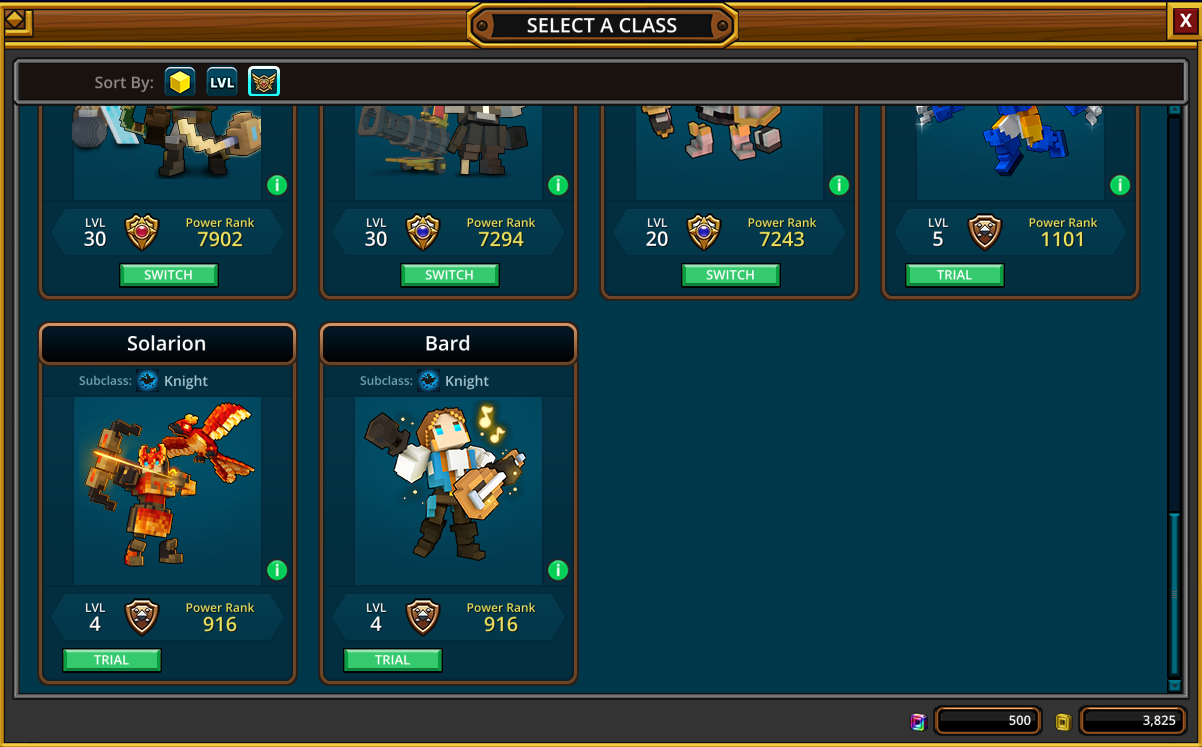Sort classes by level (LVL)

222,82
